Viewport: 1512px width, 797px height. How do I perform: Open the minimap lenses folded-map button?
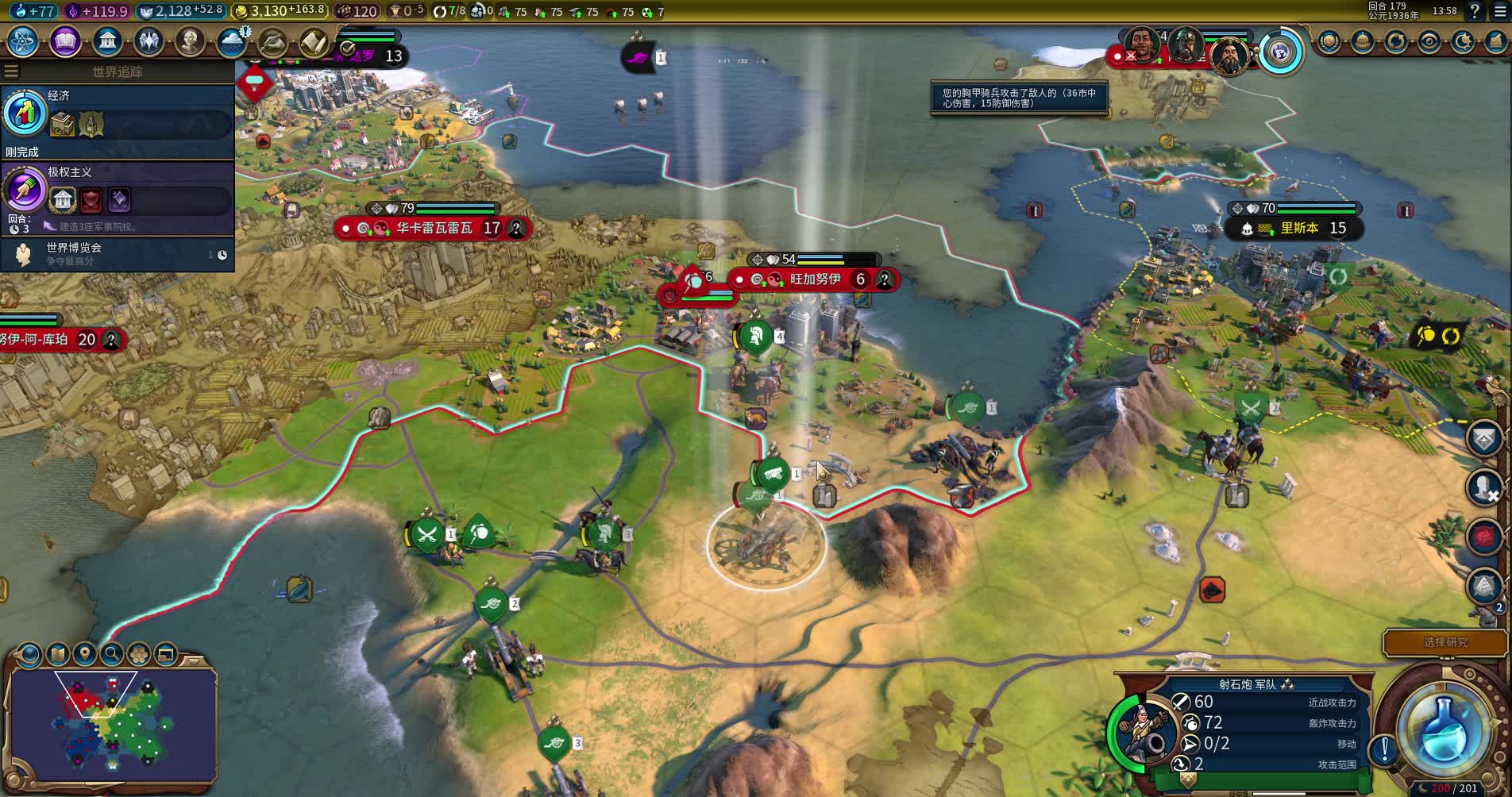point(57,654)
